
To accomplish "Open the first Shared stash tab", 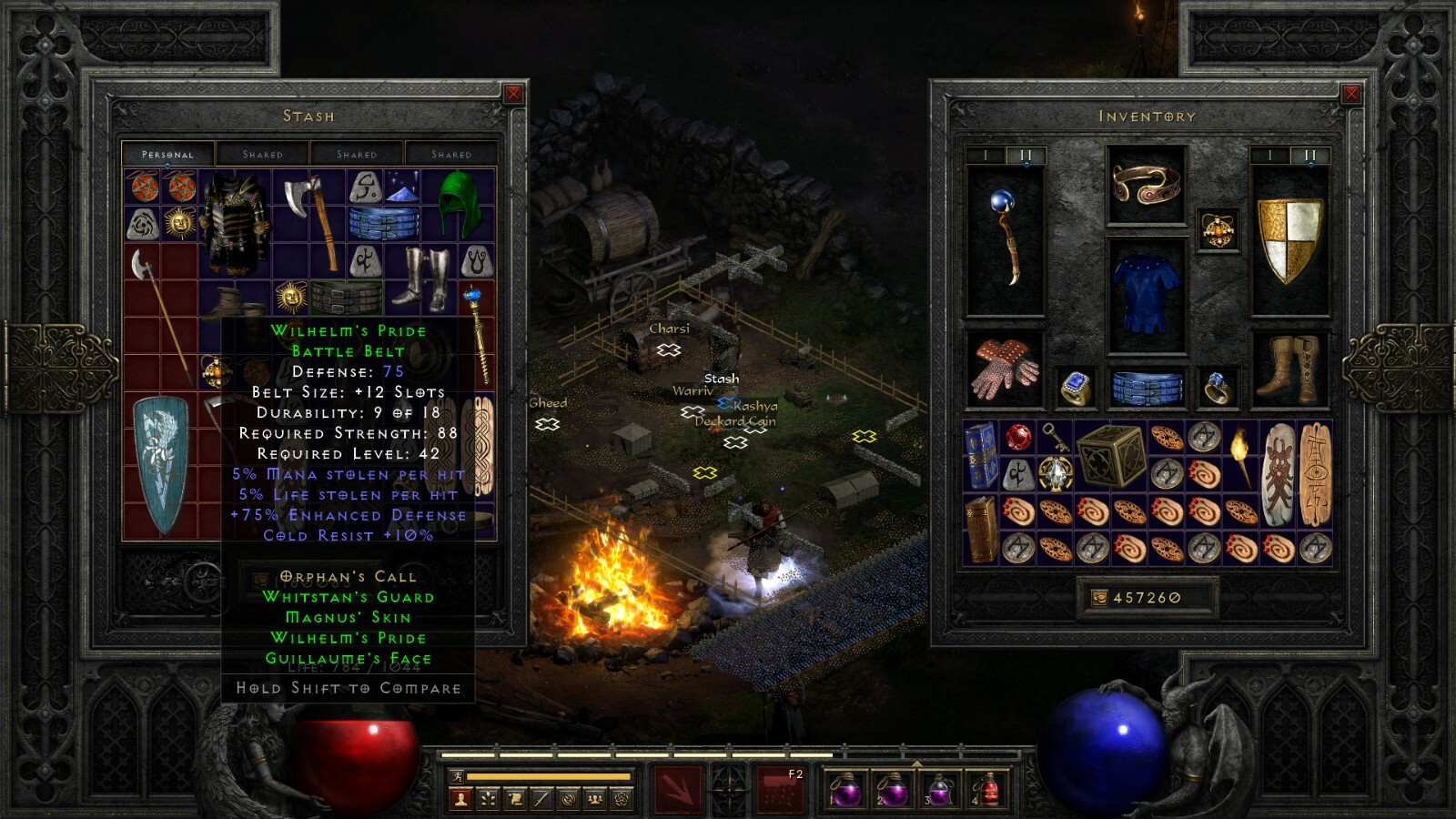I will click(264, 154).
